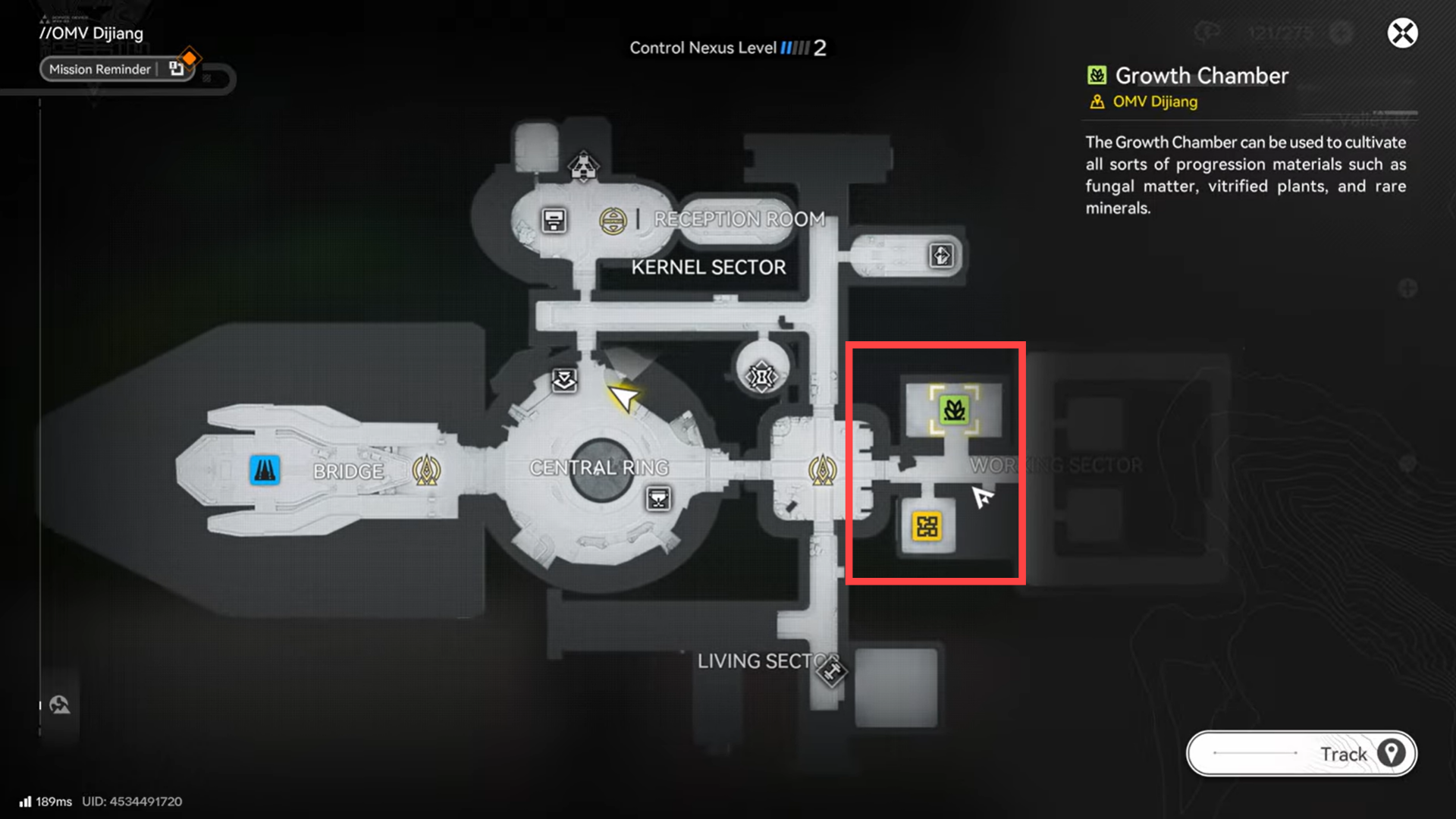Select the antenna marker above Kernel Sector
The image size is (1456, 819).
[x=582, y=163]
